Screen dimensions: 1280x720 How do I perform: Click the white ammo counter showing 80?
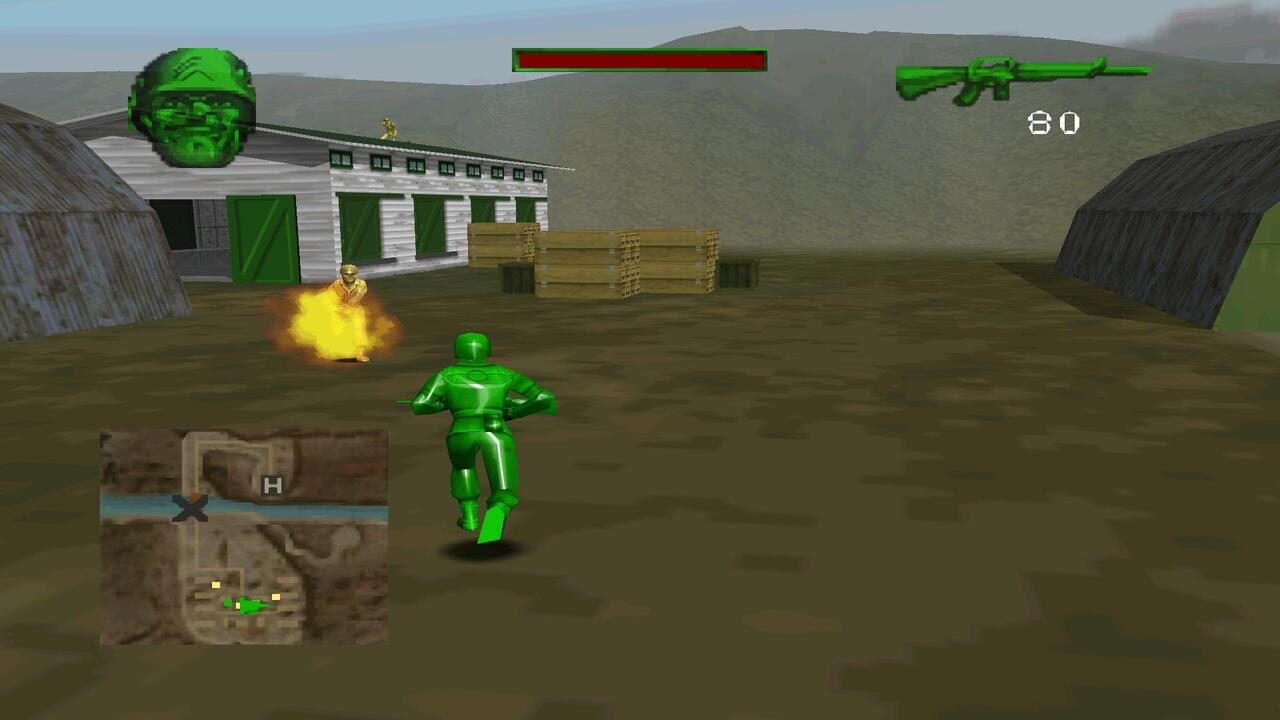click(1053, 120)
